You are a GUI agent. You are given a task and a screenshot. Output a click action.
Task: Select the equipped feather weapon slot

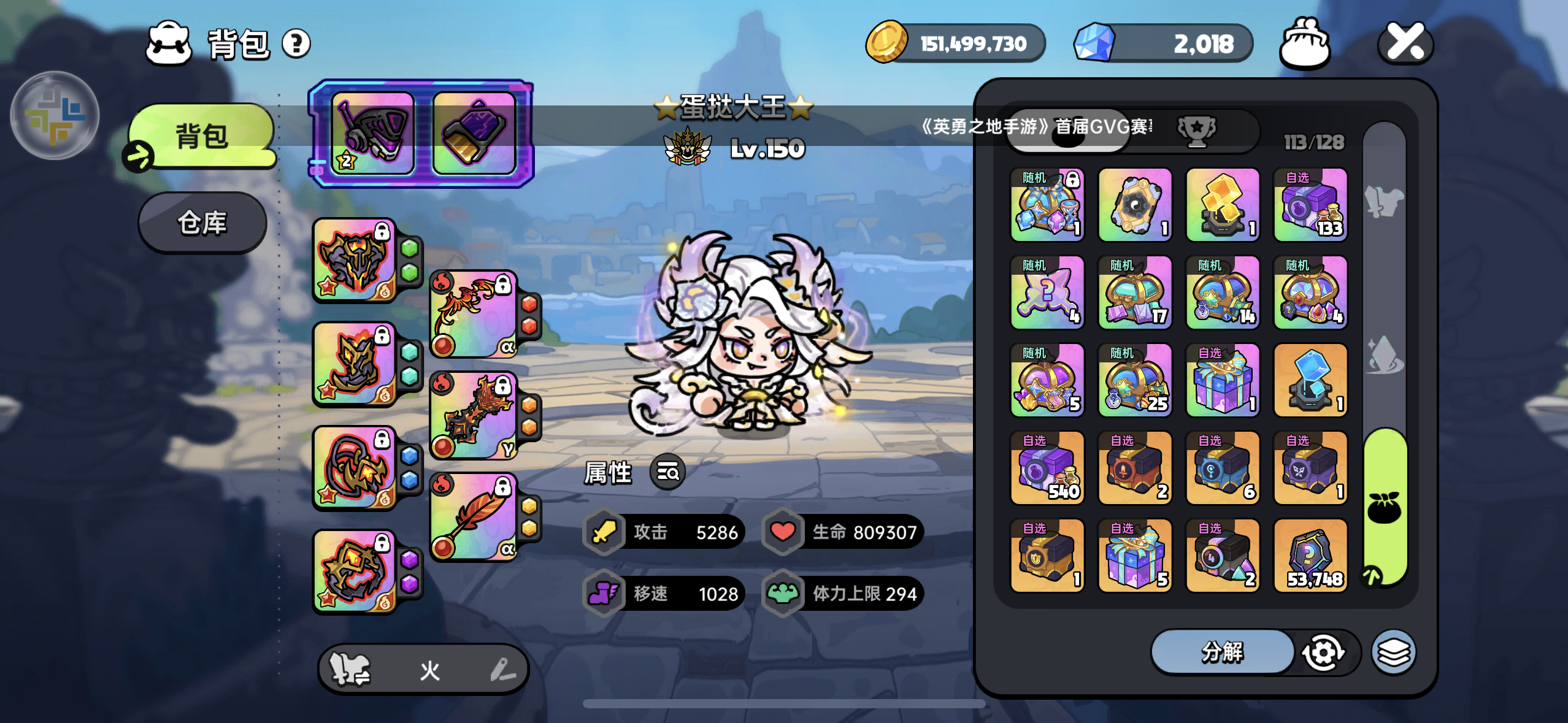point(474,517)
